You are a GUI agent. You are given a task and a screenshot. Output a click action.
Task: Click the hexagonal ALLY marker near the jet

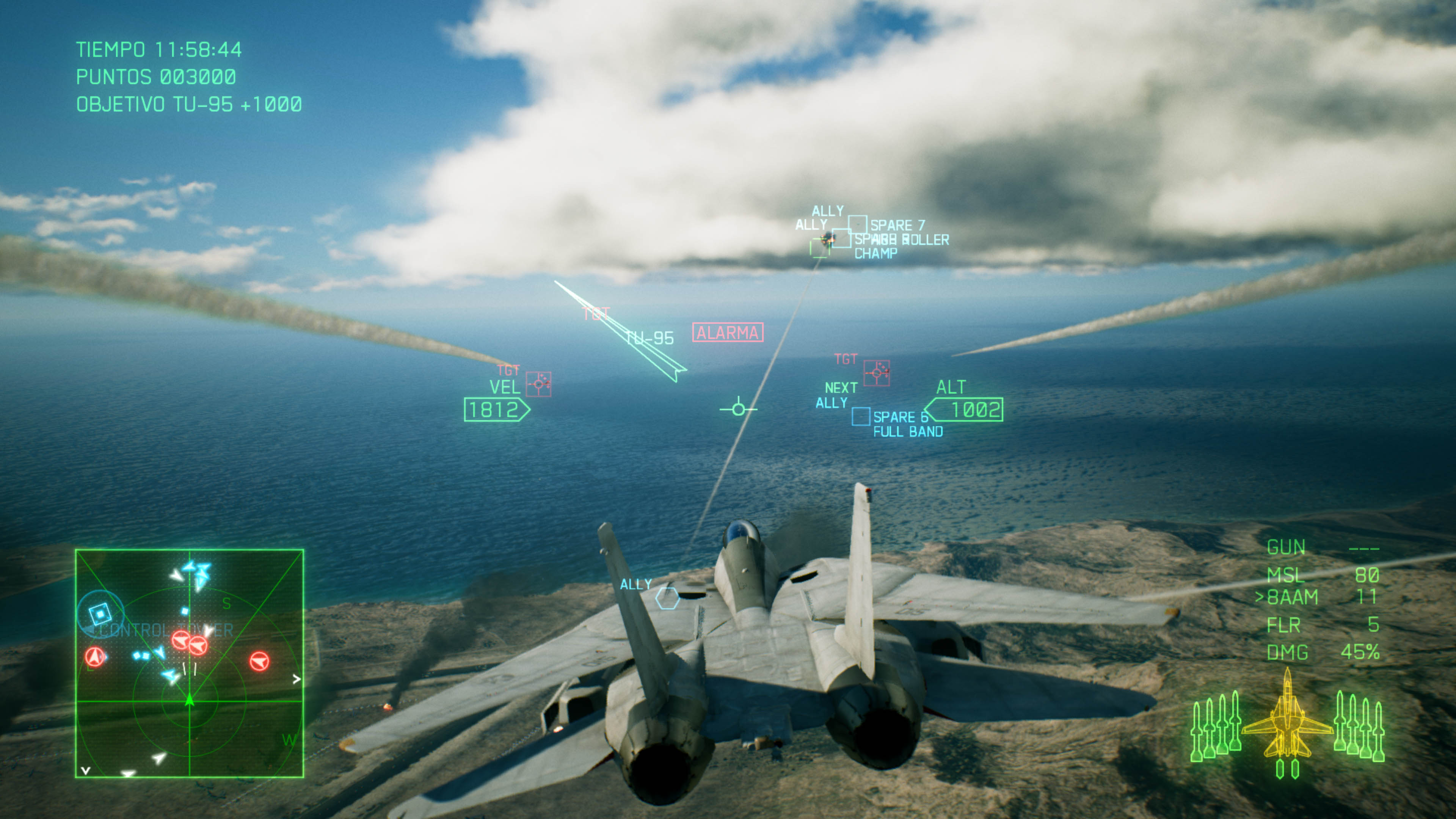(667, 598)
